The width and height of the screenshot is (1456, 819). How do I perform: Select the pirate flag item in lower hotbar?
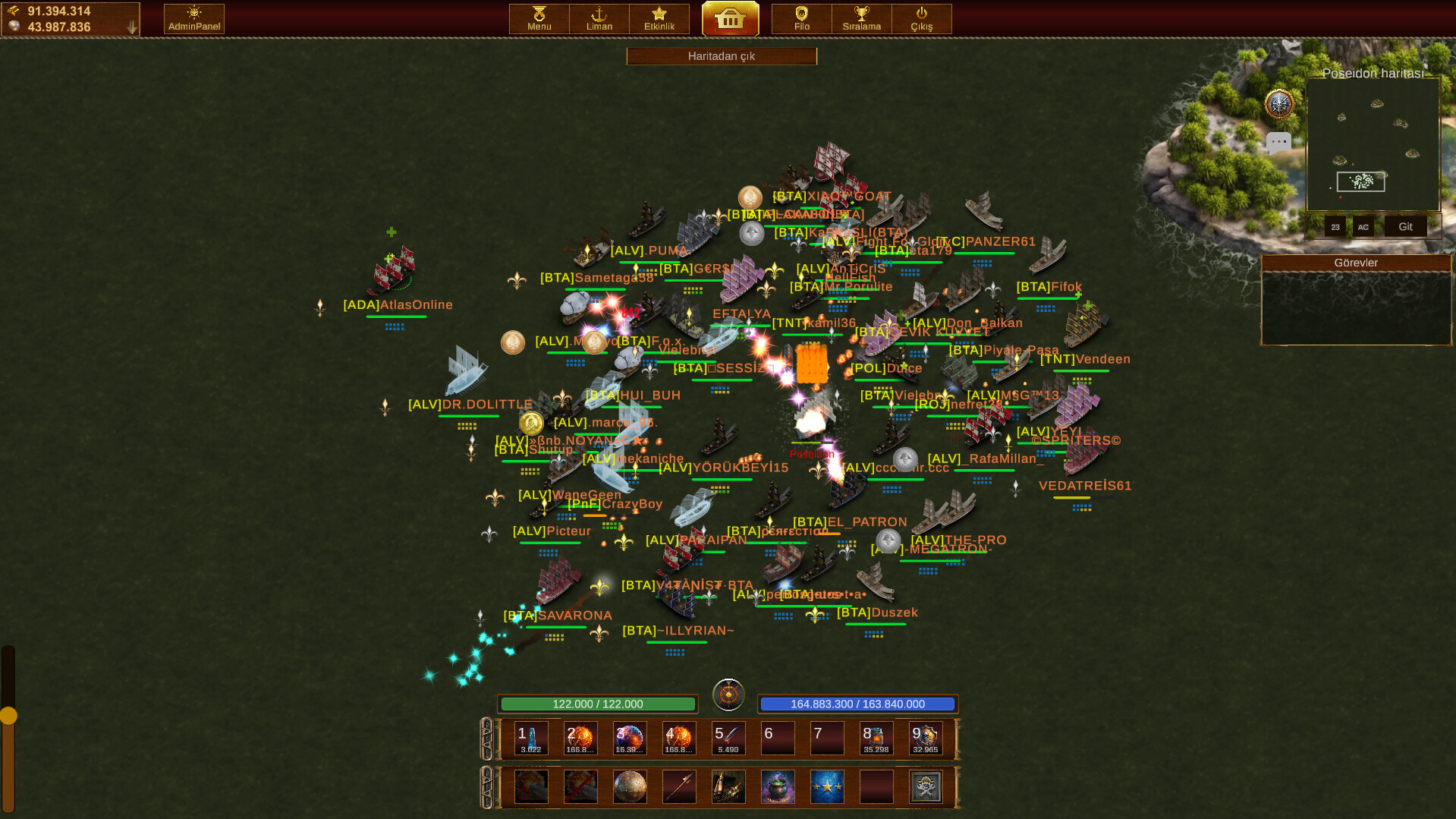[926, 787]
